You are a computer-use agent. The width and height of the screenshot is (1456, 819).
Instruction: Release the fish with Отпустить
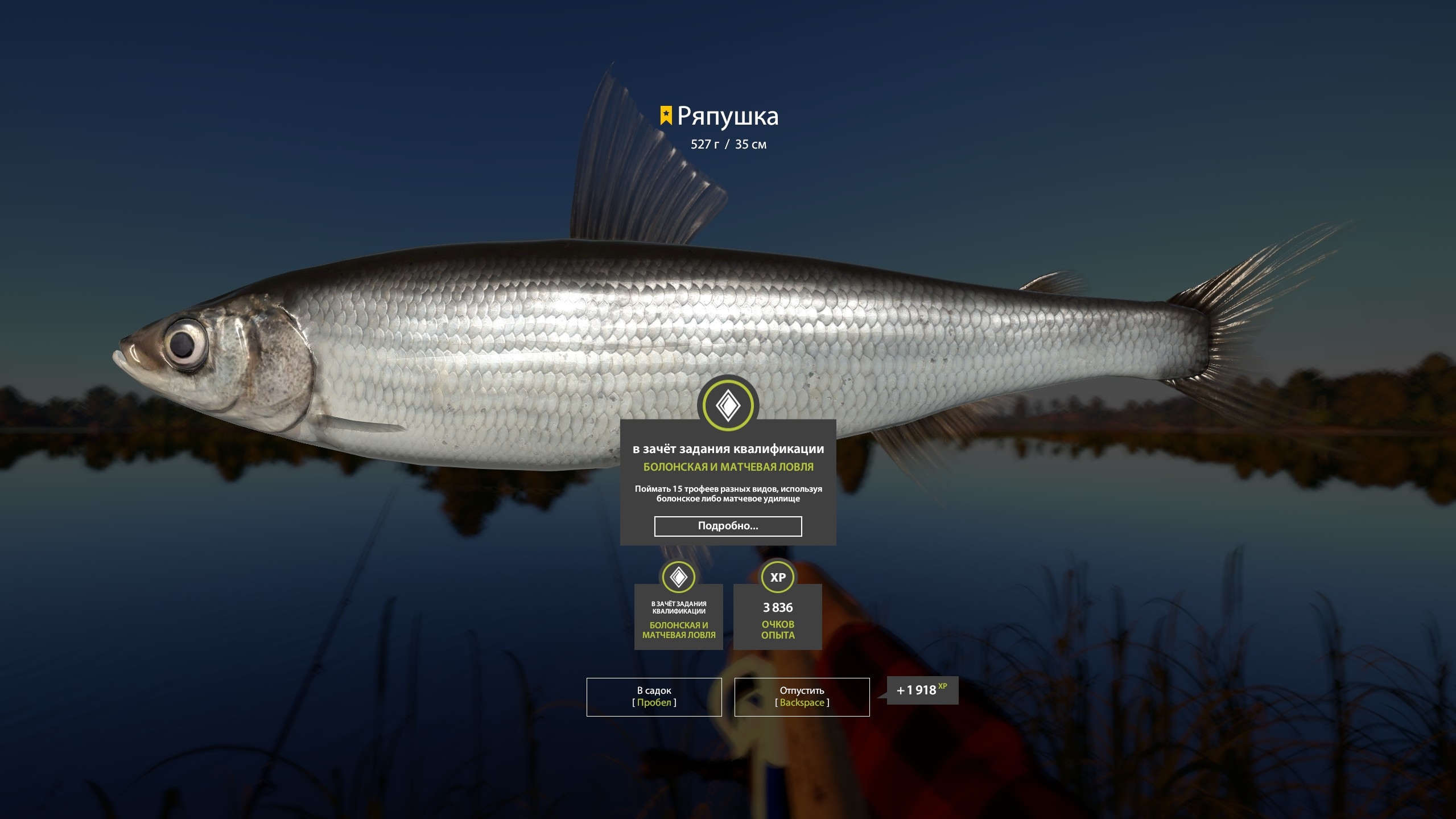click(x=802, y=697)
